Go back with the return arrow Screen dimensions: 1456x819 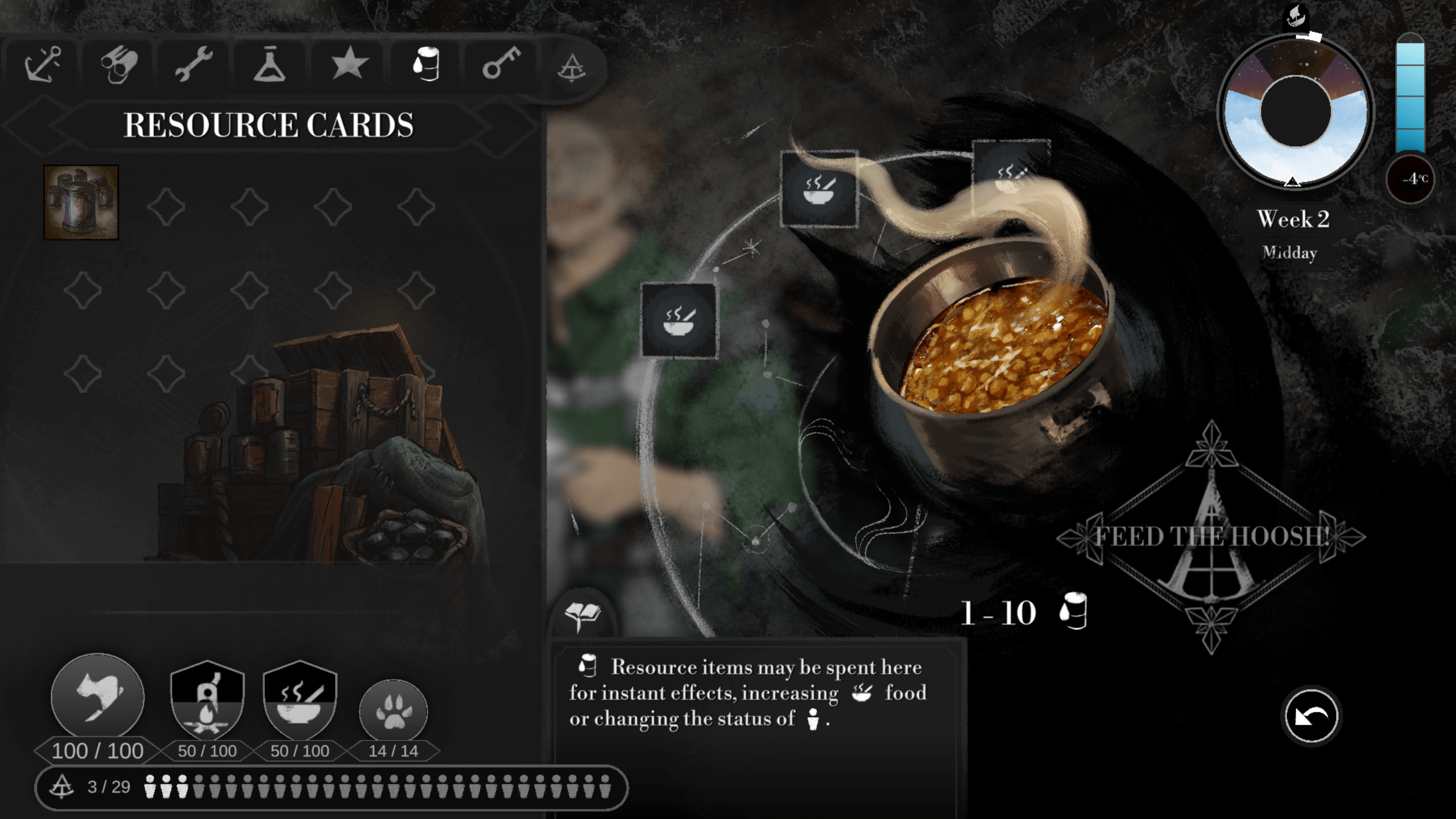point(1311,716)
